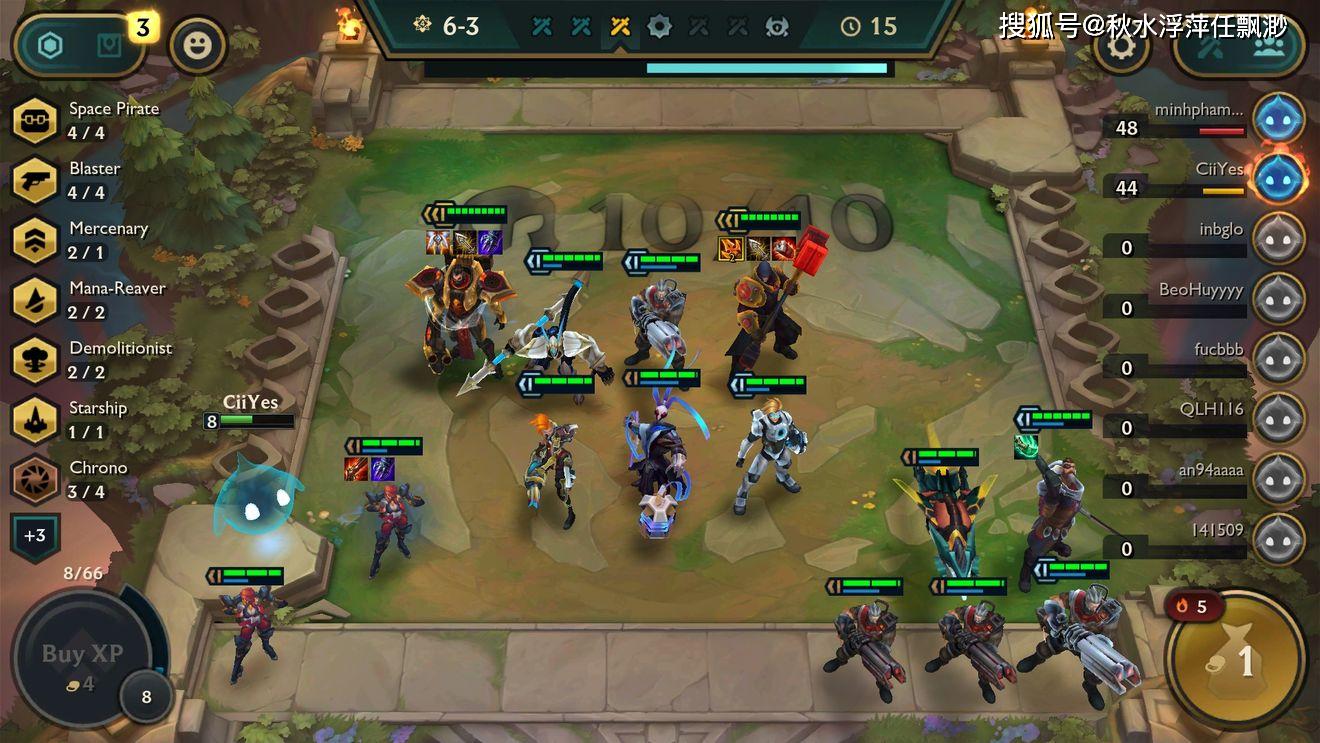Open the settings gear
The height and width of the screenshot is (743, 1320).
click(1121, 45)
